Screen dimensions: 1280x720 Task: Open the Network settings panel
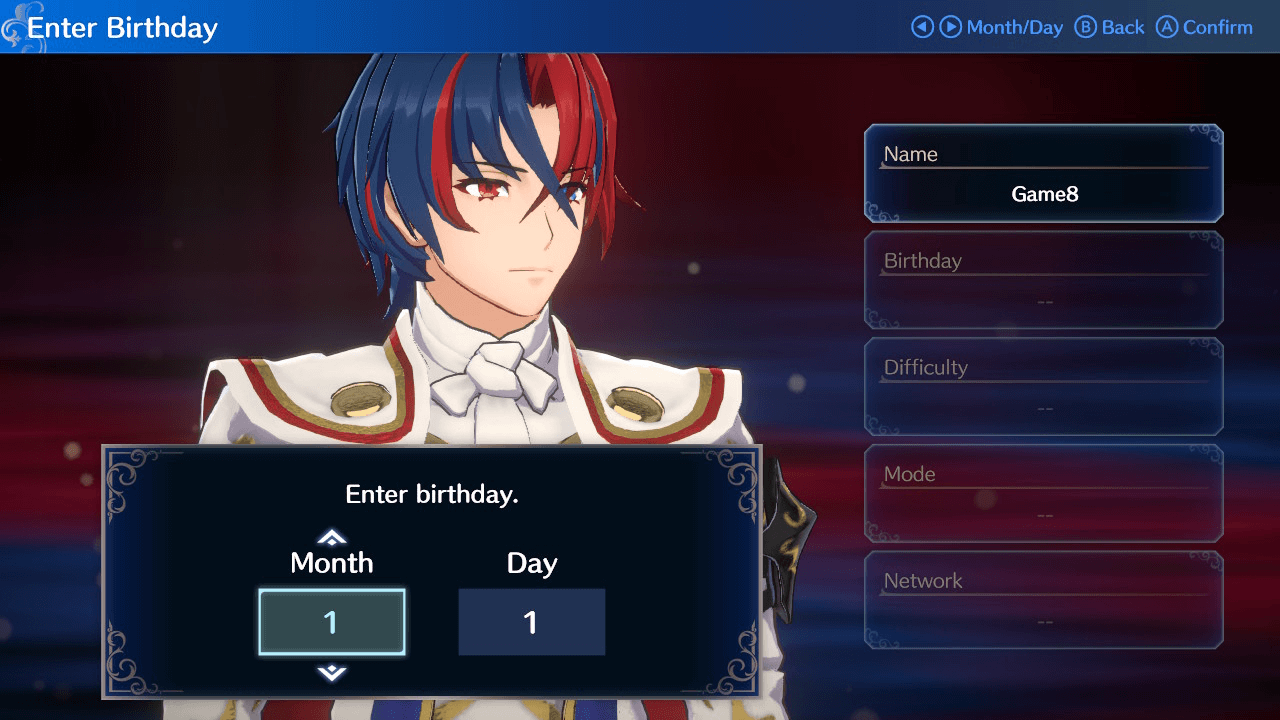1043,599
